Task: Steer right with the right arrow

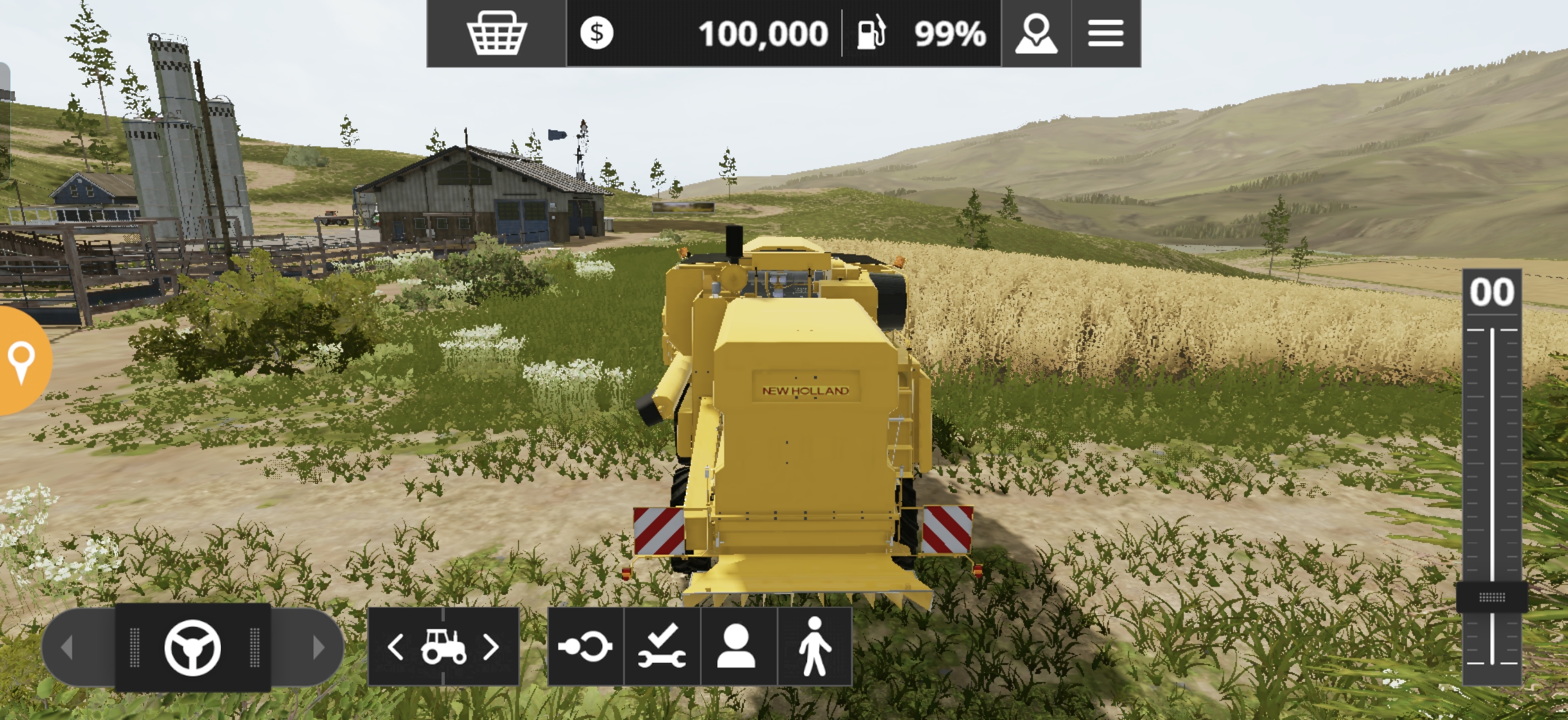Action: coord(317,647)
